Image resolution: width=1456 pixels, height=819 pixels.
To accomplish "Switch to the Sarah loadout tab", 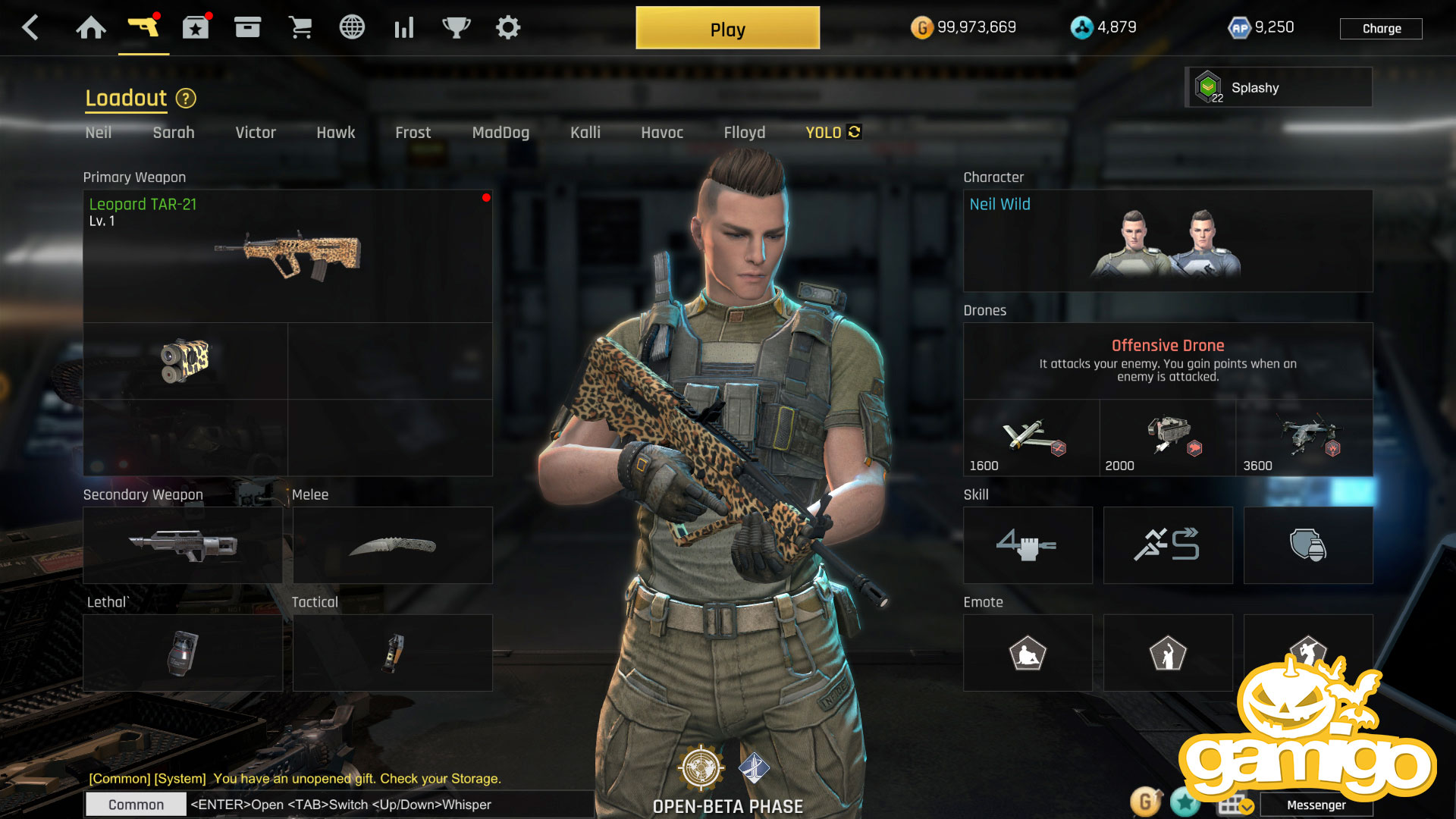I will point(174,133).
